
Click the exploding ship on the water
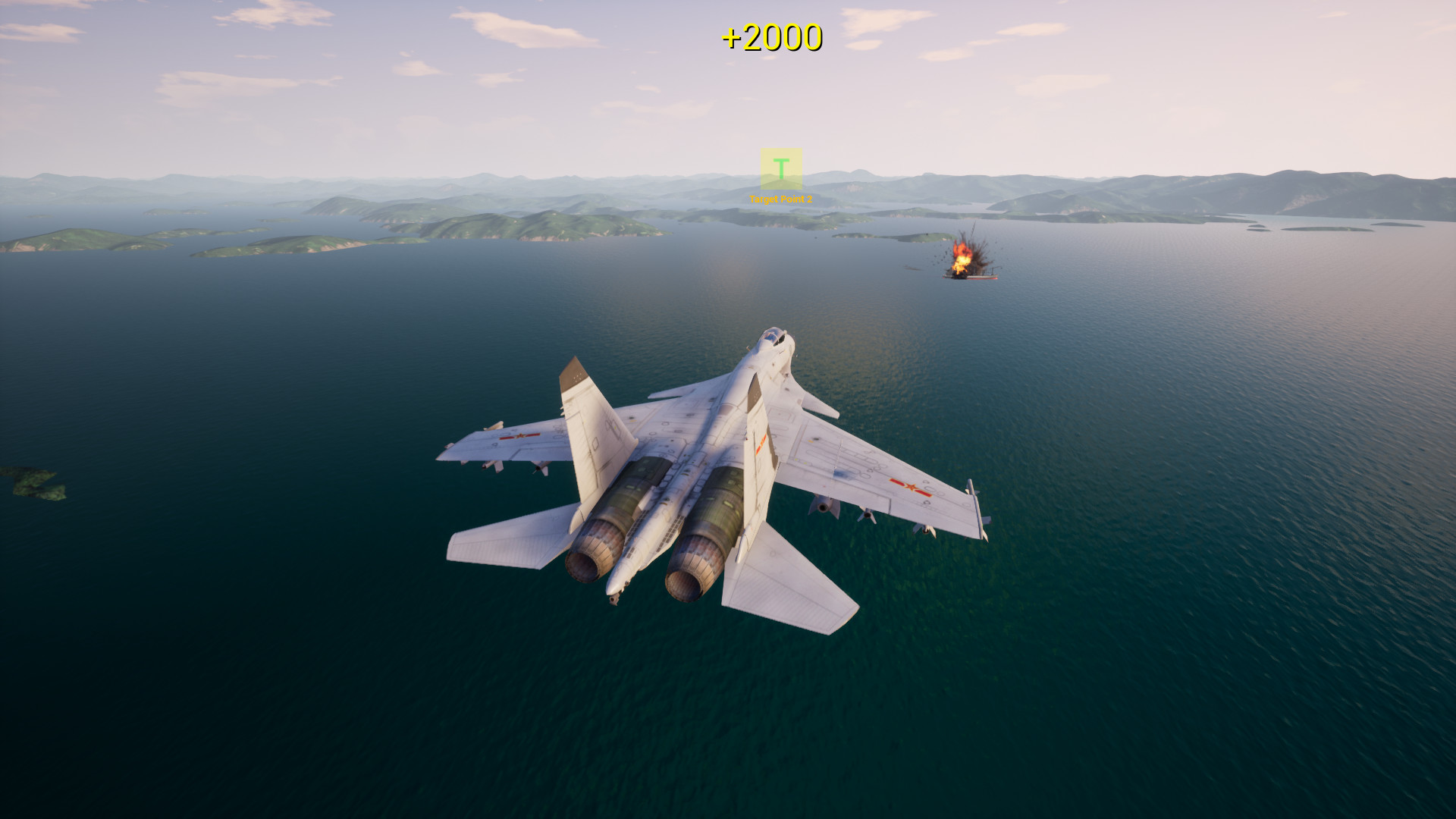(973, 277)
